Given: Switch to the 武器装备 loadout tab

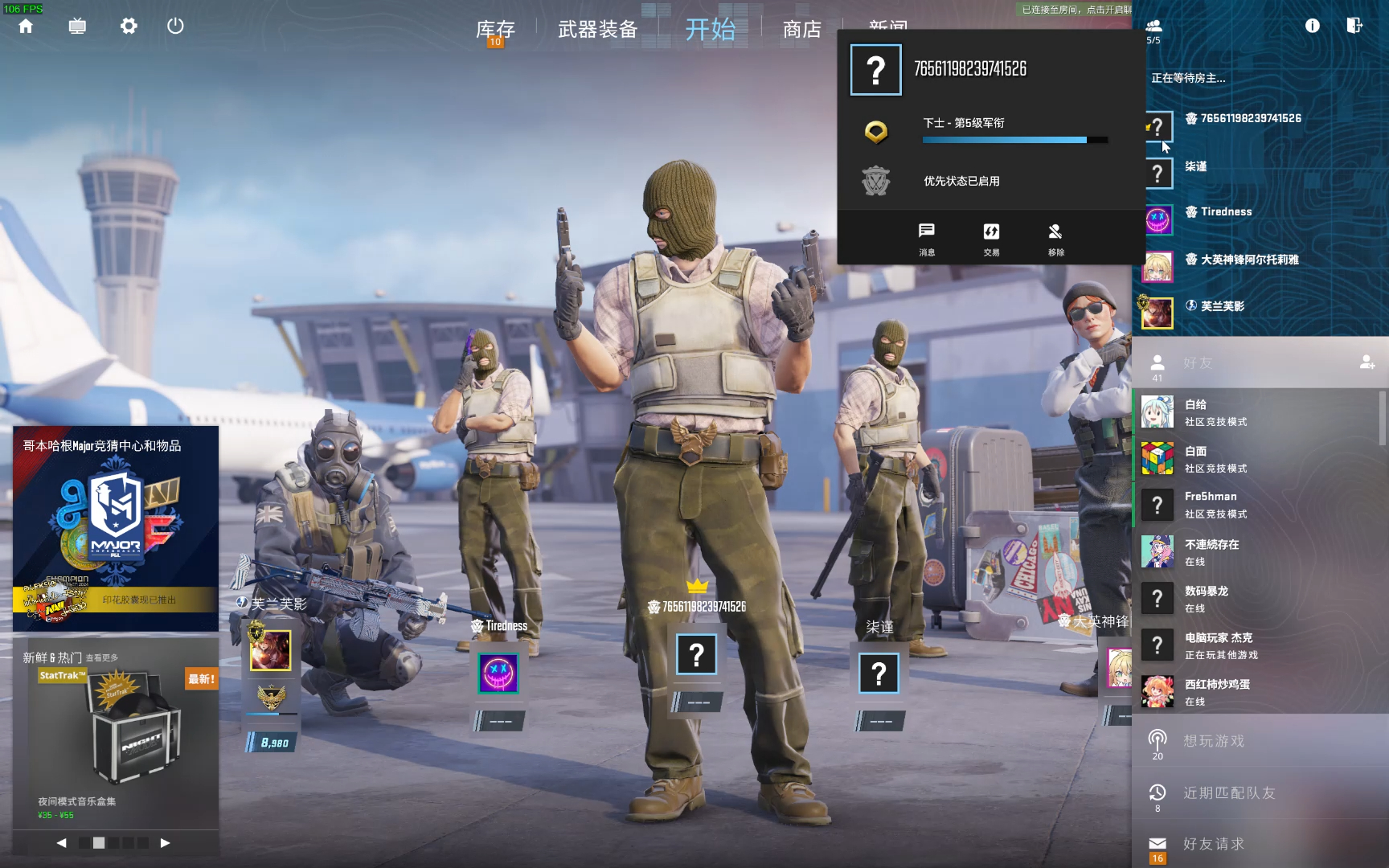Looking at the screenshot, I should [597, 30].
